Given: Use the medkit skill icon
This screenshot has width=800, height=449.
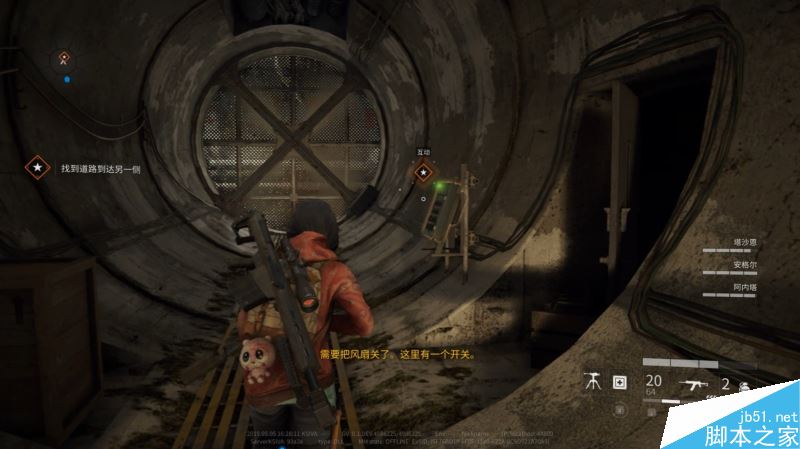Looking at the screenshot, I should pyautogui.click(x=619, y=381).
